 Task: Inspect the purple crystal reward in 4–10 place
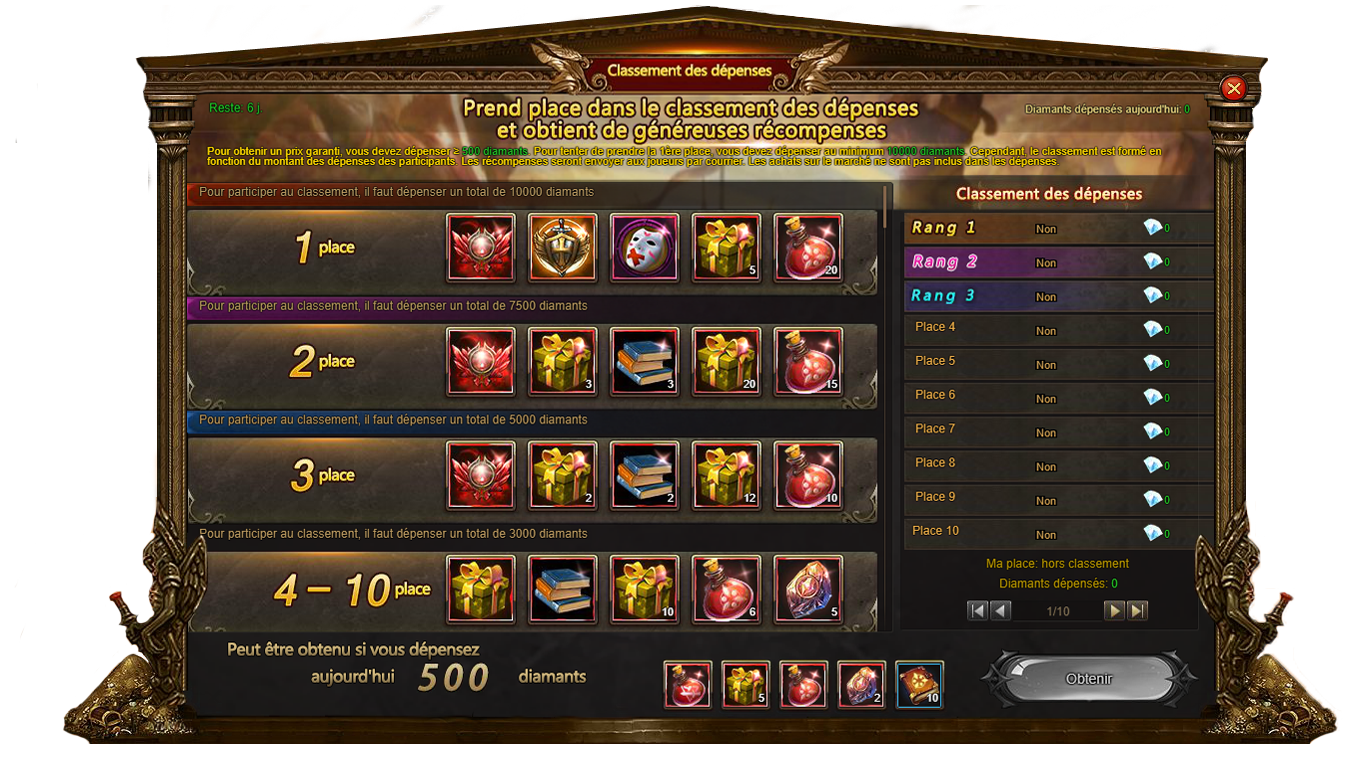[808, 589]
